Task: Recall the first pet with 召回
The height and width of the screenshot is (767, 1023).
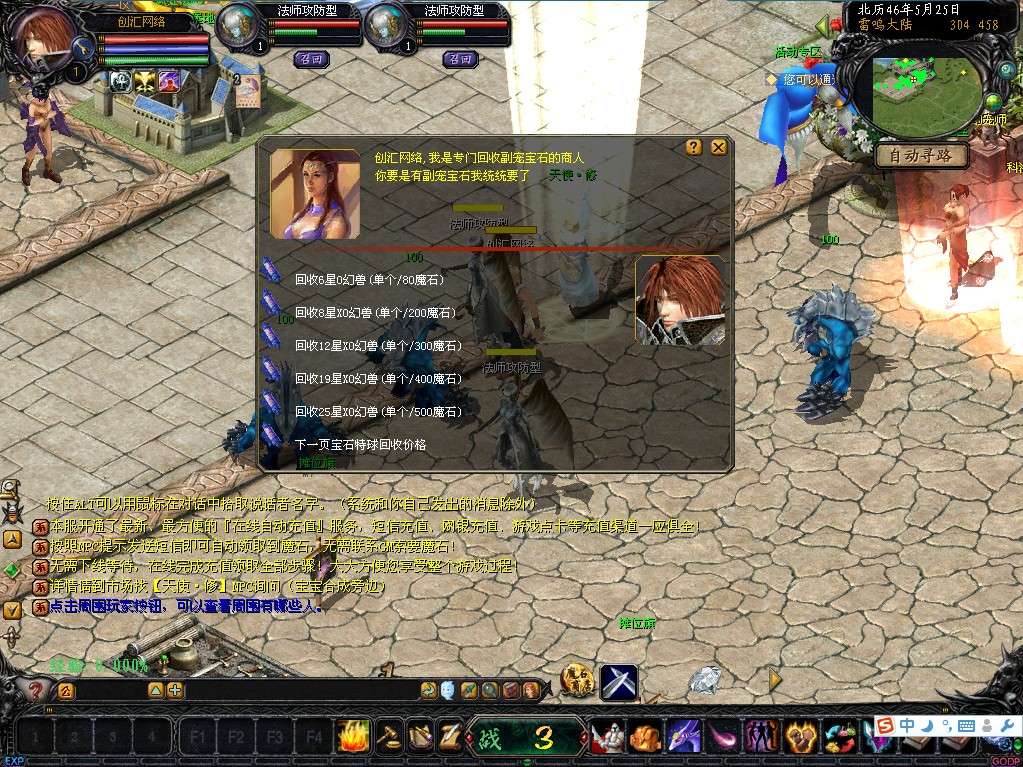Action: pos(311,59)
